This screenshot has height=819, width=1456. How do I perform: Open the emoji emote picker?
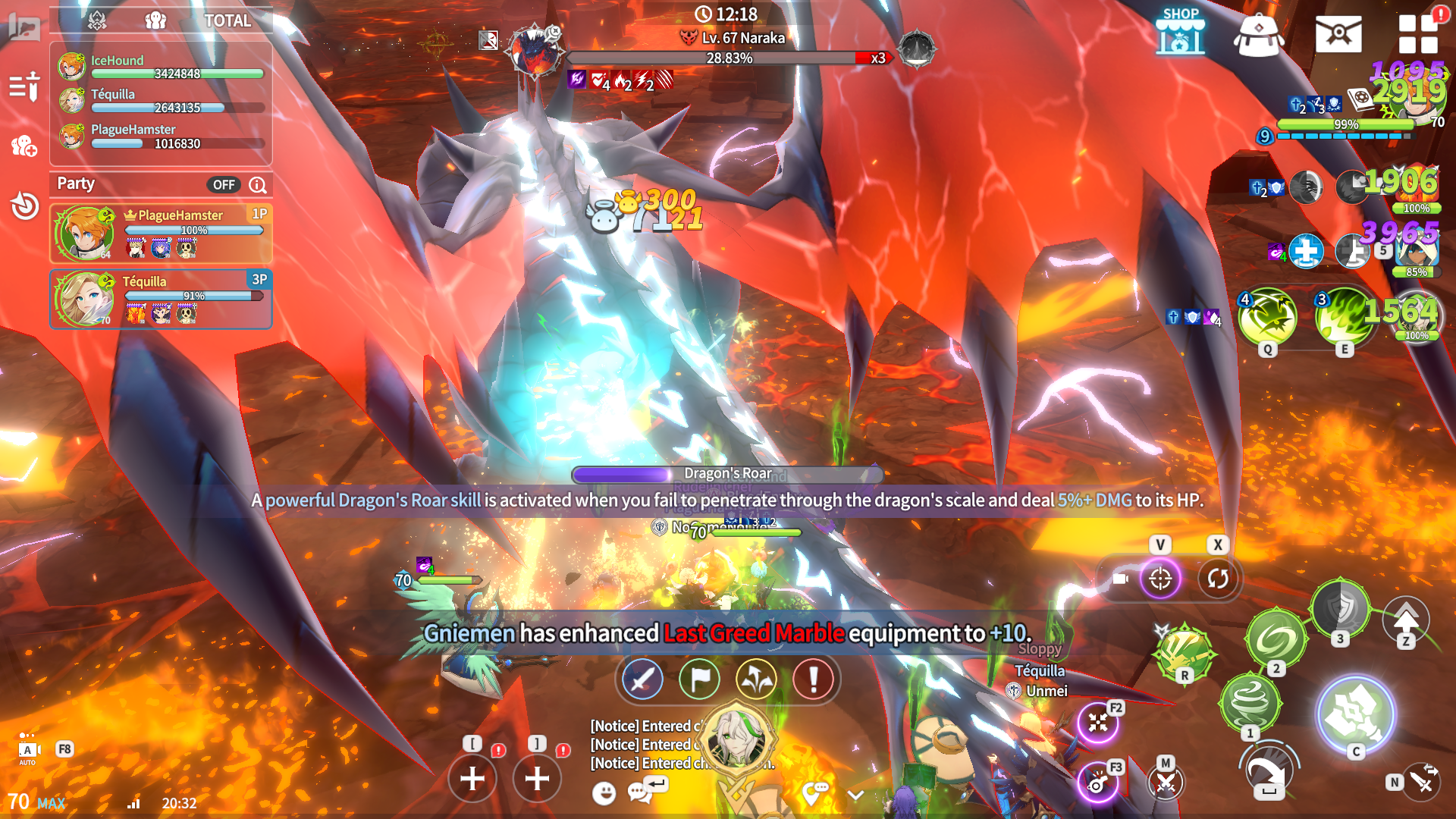tap(604, 793)
